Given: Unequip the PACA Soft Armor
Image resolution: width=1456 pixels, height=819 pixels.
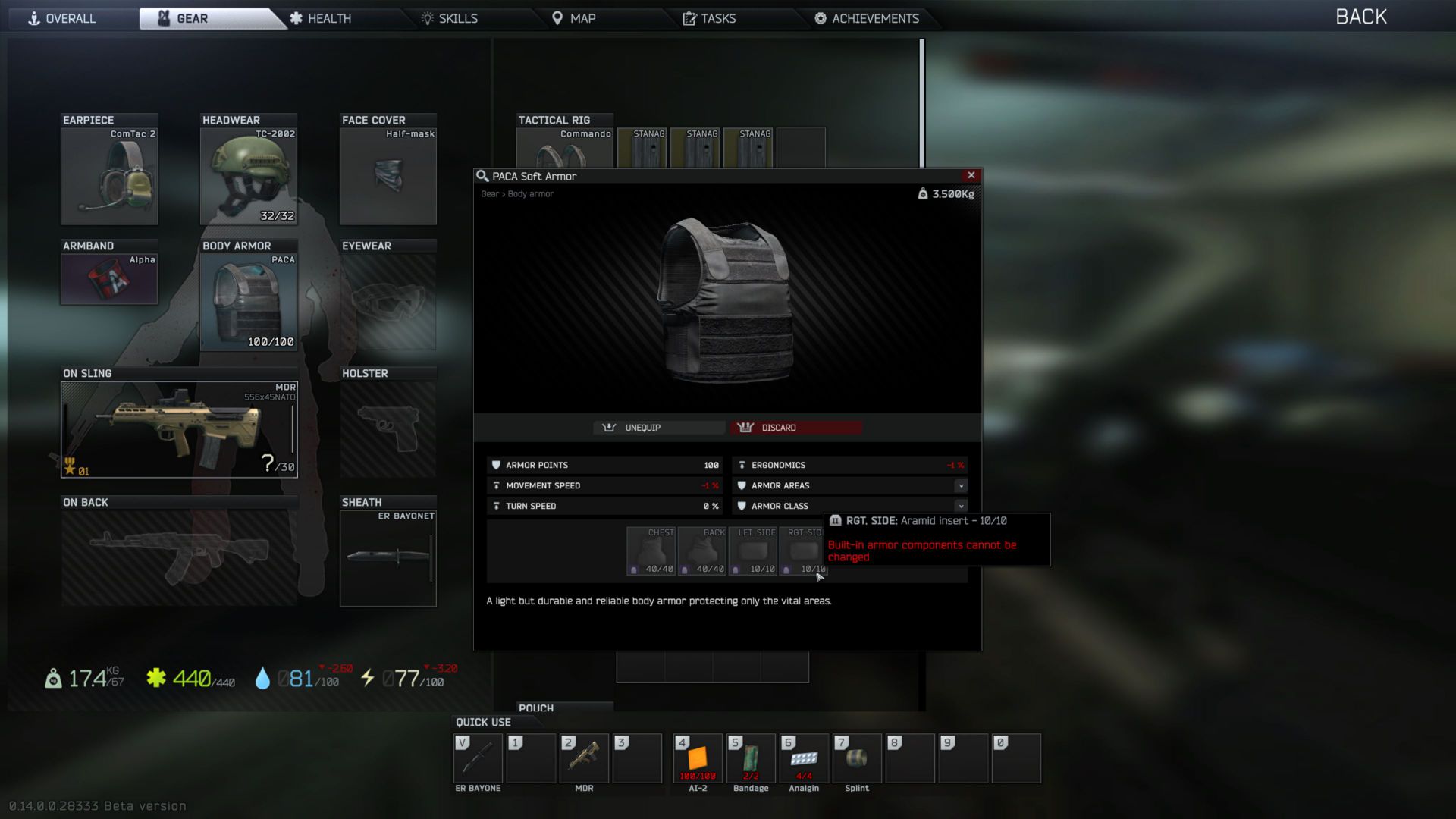Looking at the screenshot, I should [659, 428].
